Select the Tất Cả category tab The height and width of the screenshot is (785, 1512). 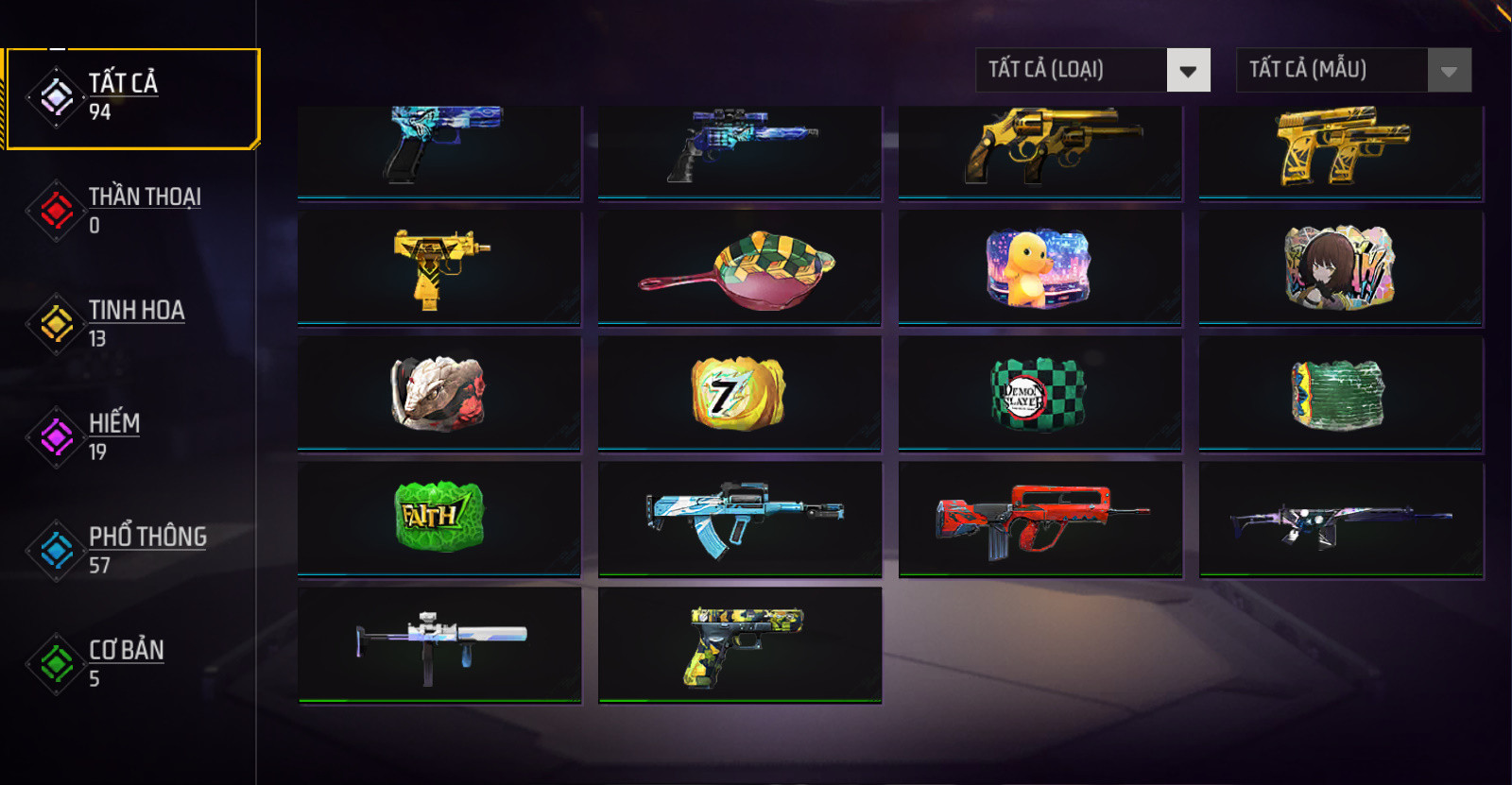(x=131, y=98)
